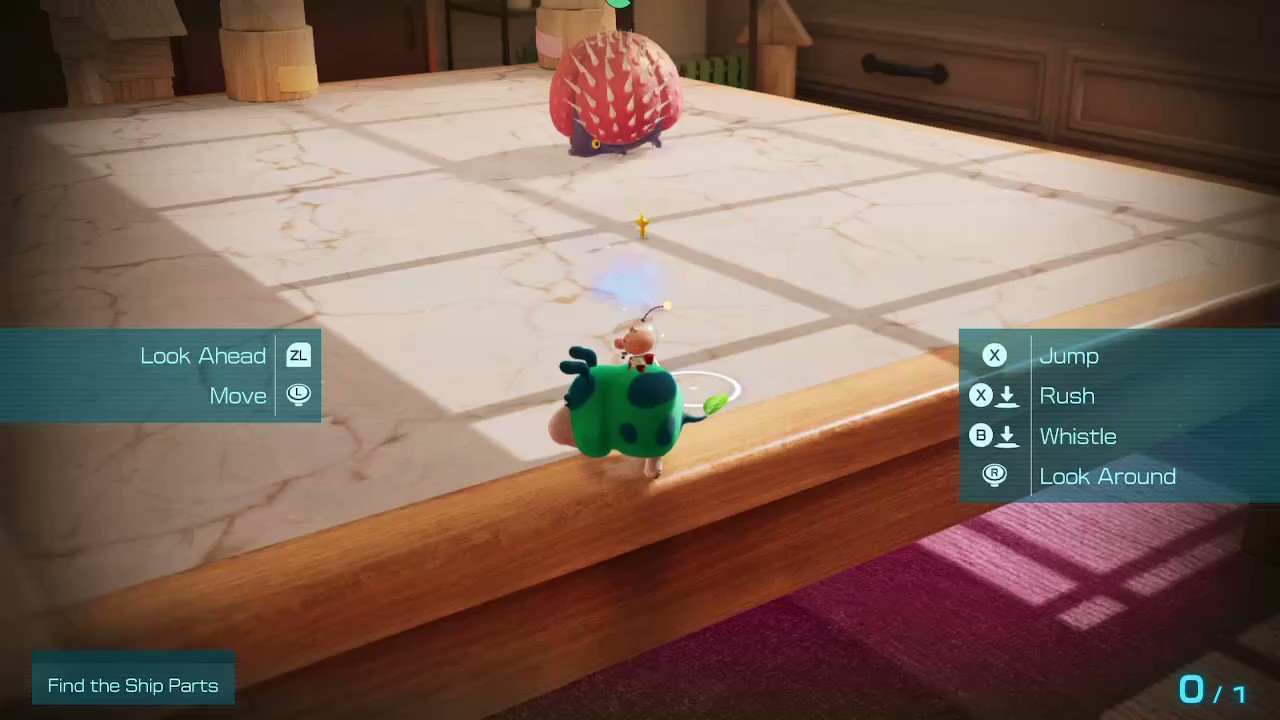Click the down-arrow icon next to Rush
Image resolution: width=1280 pixels, height=720 pixels.
tap(1008, 395)
